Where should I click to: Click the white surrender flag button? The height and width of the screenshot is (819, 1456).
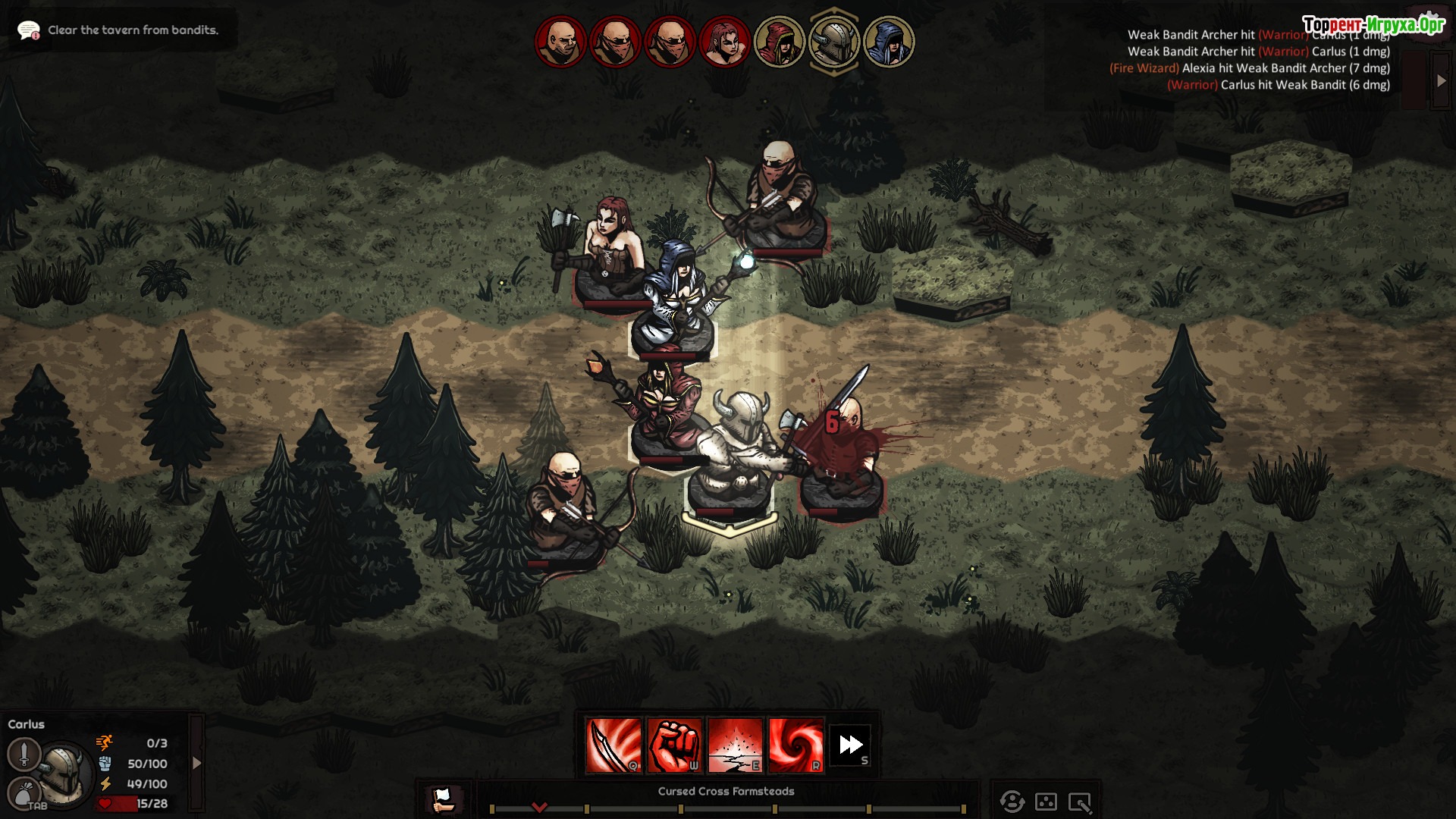click(x=442, y=799)
